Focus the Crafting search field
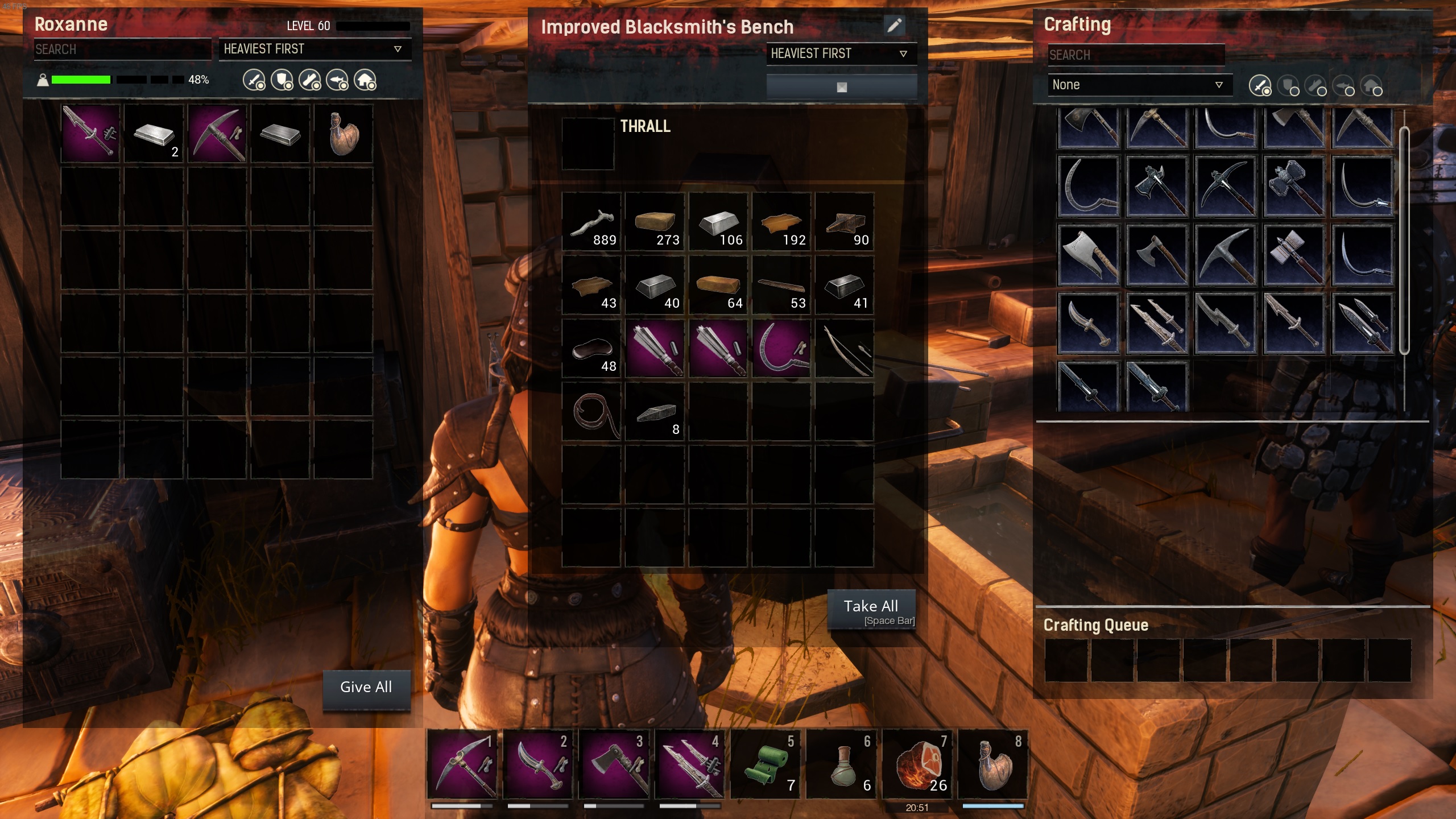Viewport: 1456px width, 819px height. coord(1135,55)
